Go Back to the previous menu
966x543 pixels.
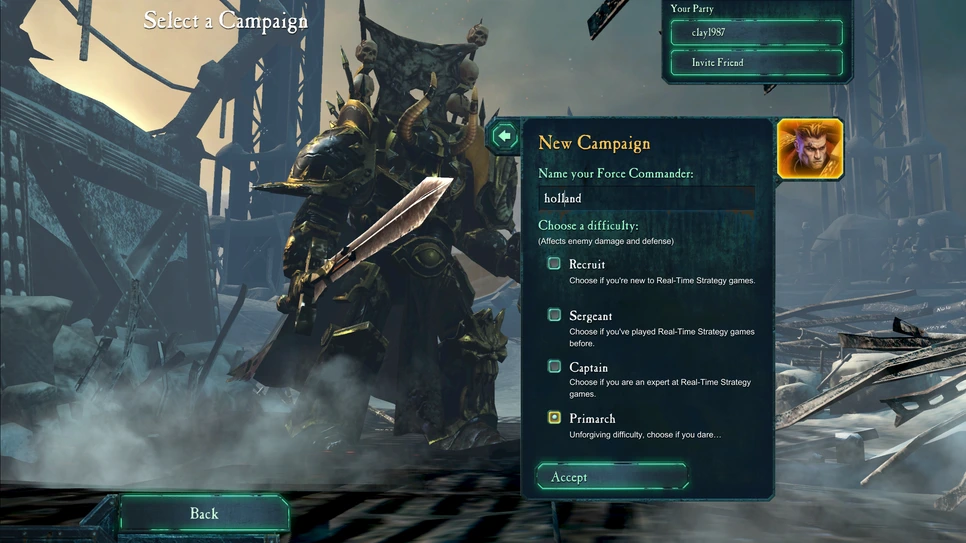click(x=204, y=513)
